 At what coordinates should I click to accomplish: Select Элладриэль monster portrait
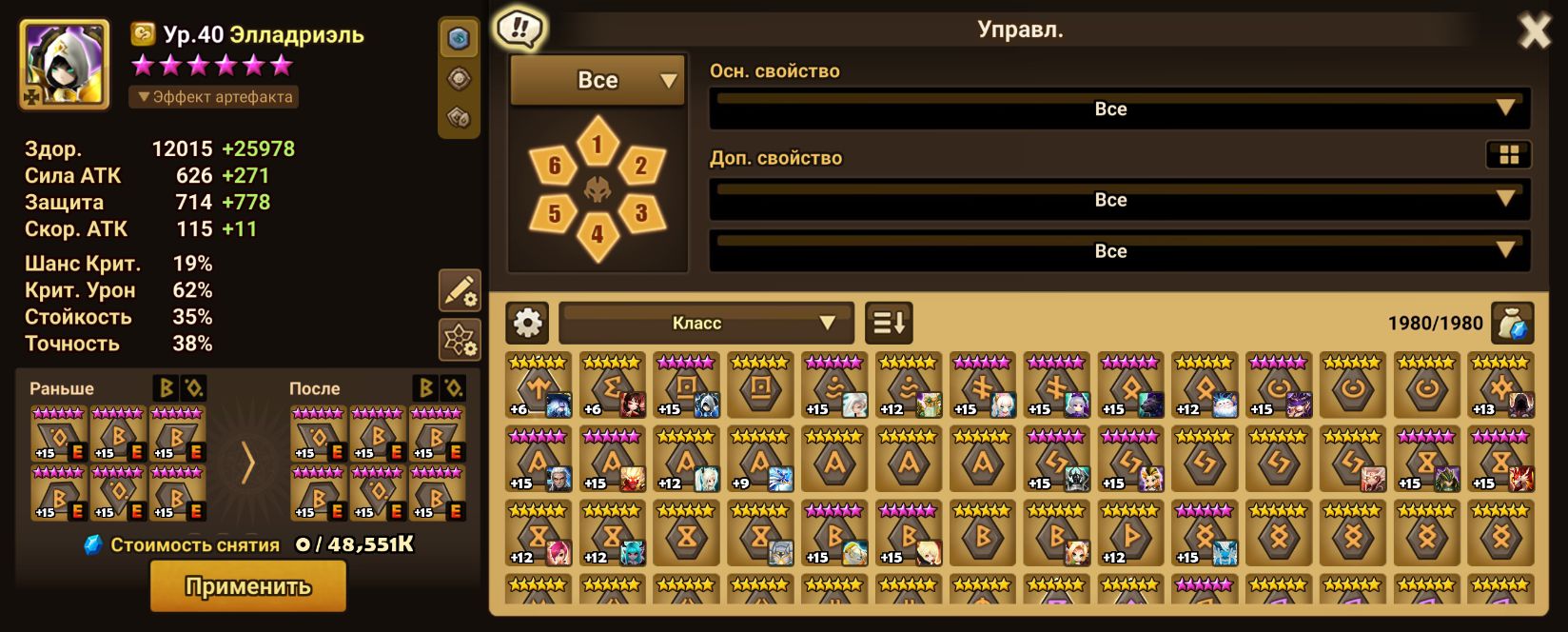click(66, 65)
